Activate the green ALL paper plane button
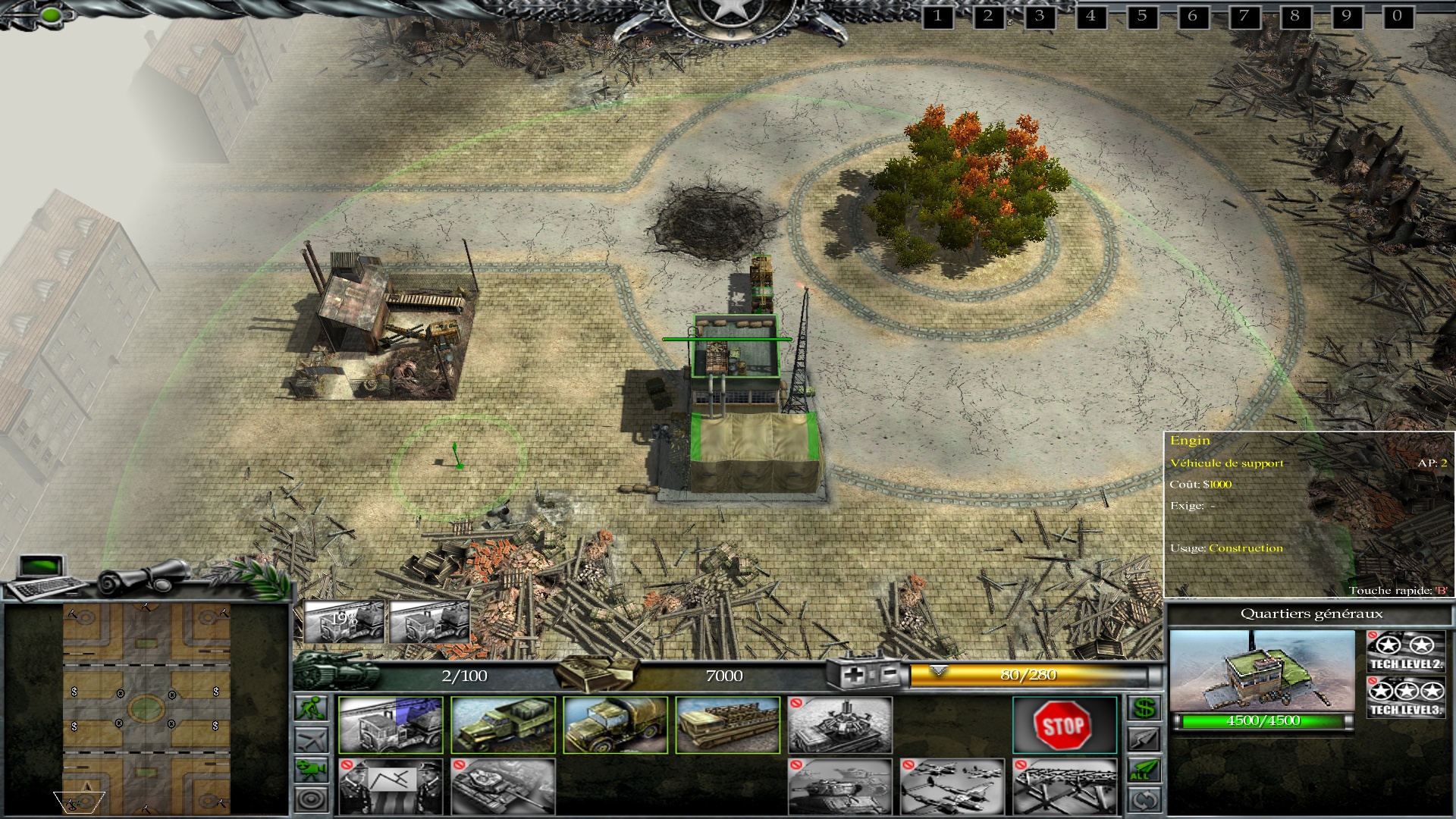 click(1144, 770)
